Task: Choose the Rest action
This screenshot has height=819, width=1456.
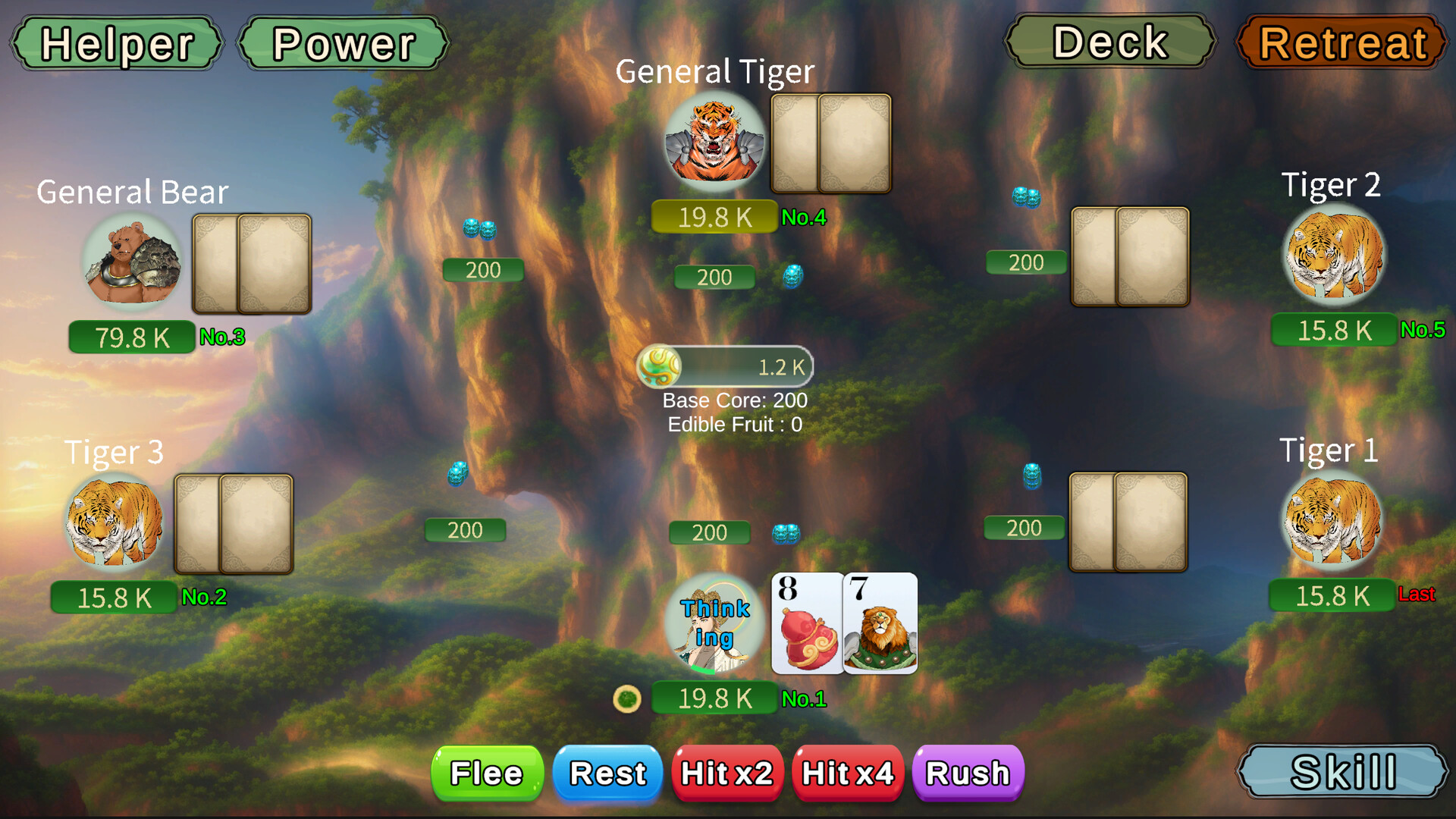Action: coord(607,773)
